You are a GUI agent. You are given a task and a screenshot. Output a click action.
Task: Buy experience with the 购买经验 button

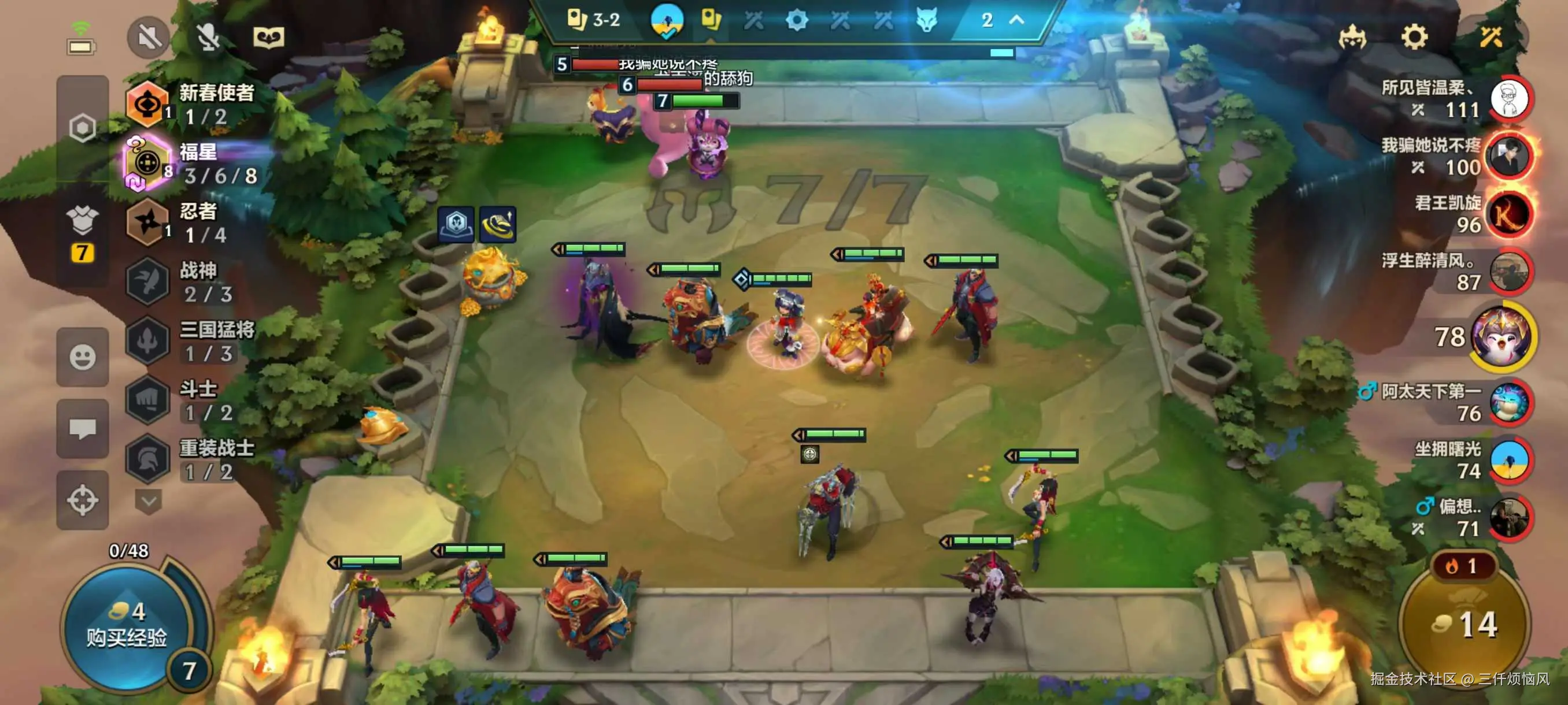(127, 626)
